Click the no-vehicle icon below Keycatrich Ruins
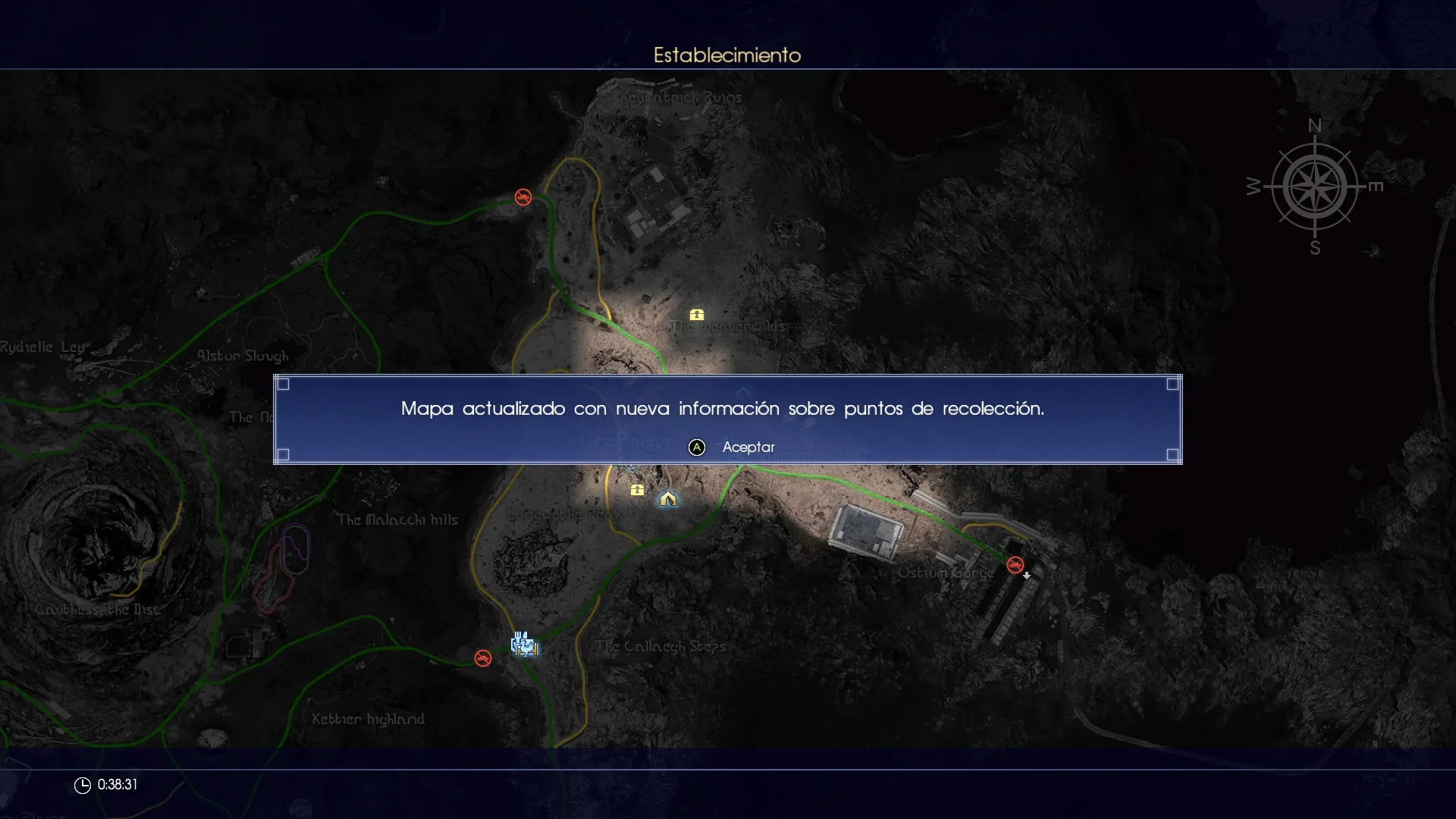1456x819 pixels. 522,197
